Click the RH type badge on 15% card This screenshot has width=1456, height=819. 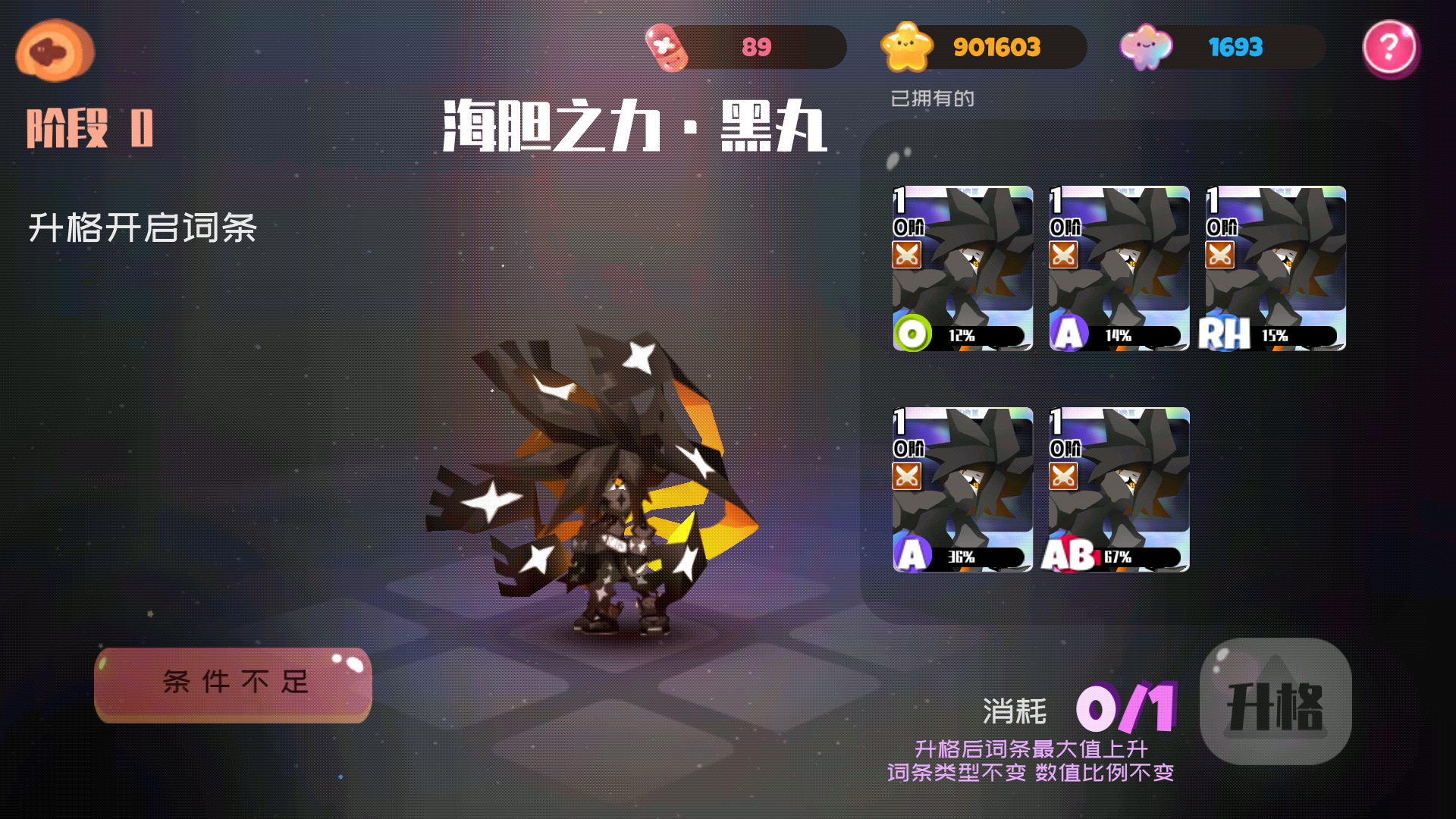[1223, 331]
